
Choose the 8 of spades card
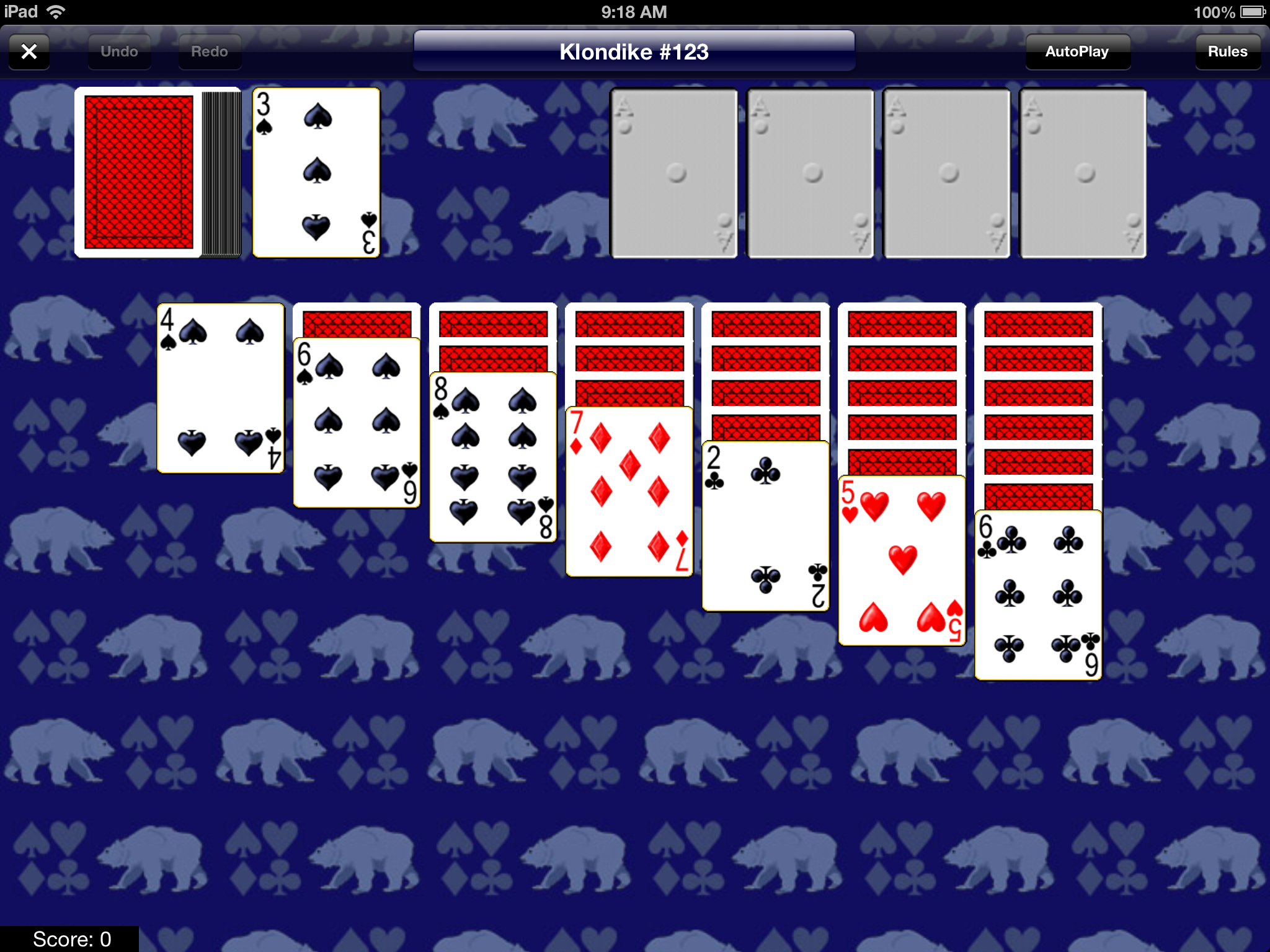493,459
